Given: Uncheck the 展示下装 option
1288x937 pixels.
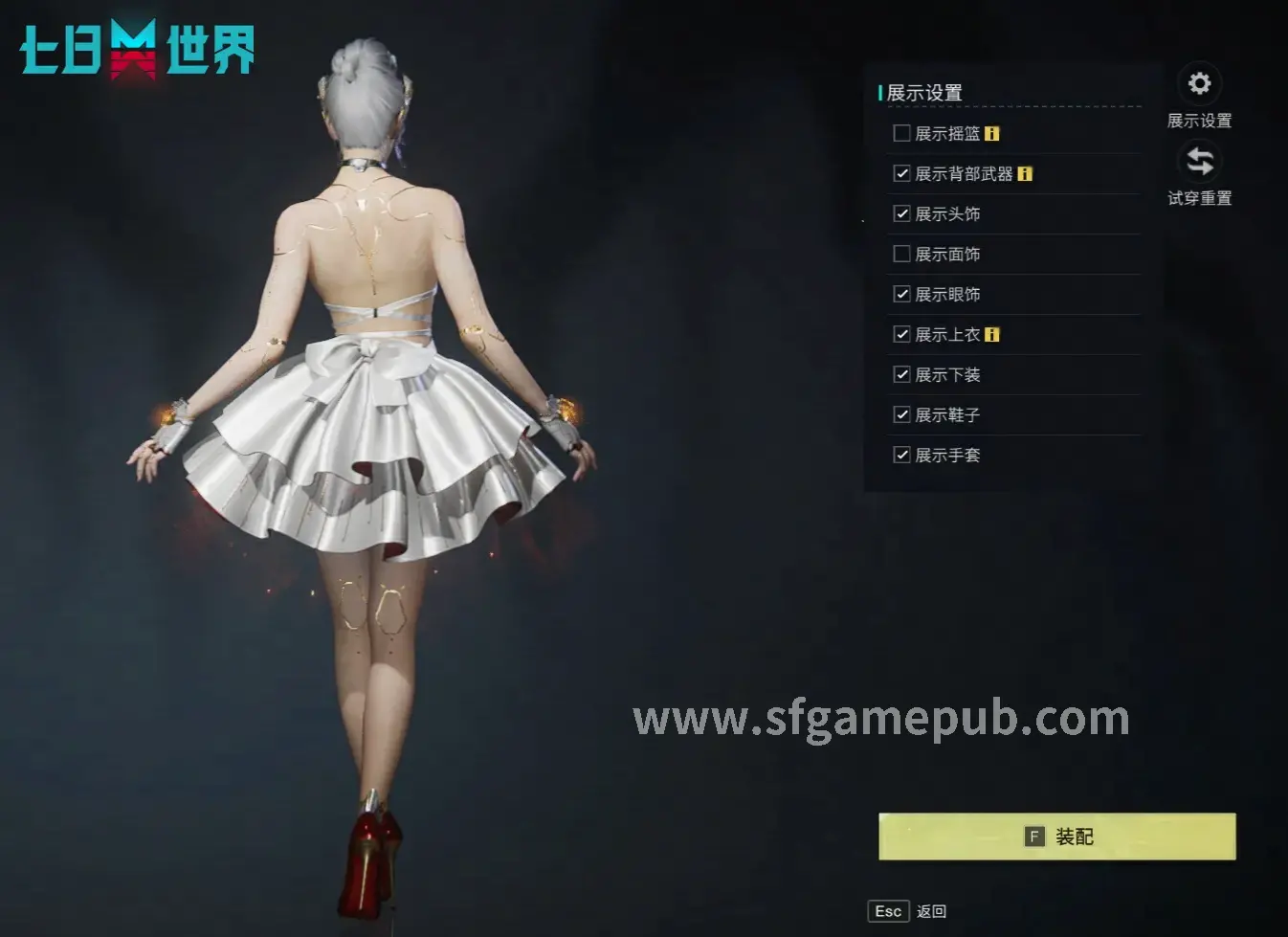Looking at the screenshot, I should (901, 374).
